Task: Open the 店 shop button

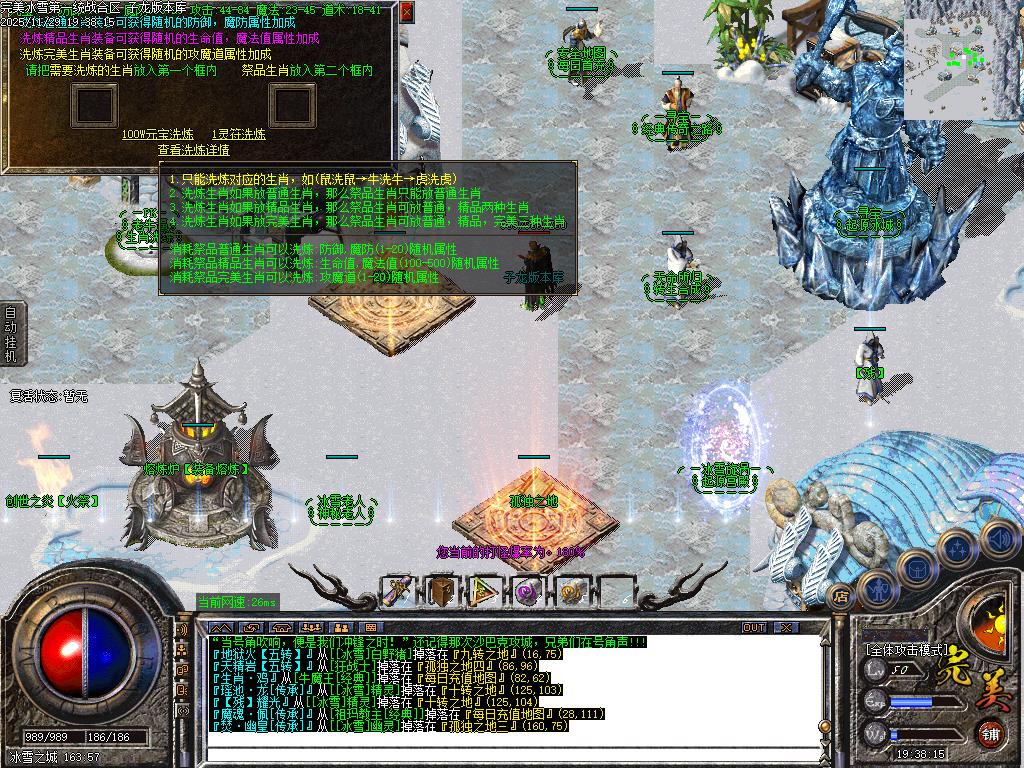Action: point(841,597)
